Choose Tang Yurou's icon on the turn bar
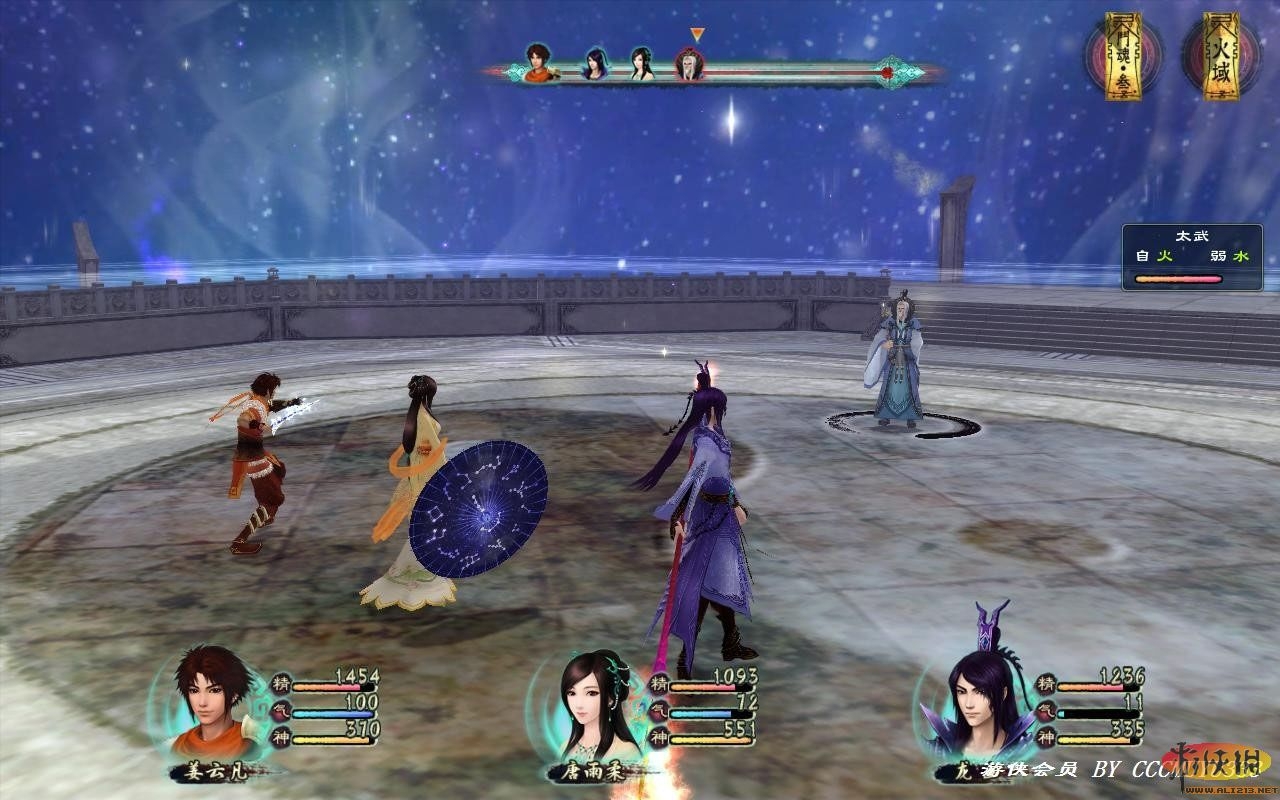Screen dimensions: 1280x800 [642, 64]
